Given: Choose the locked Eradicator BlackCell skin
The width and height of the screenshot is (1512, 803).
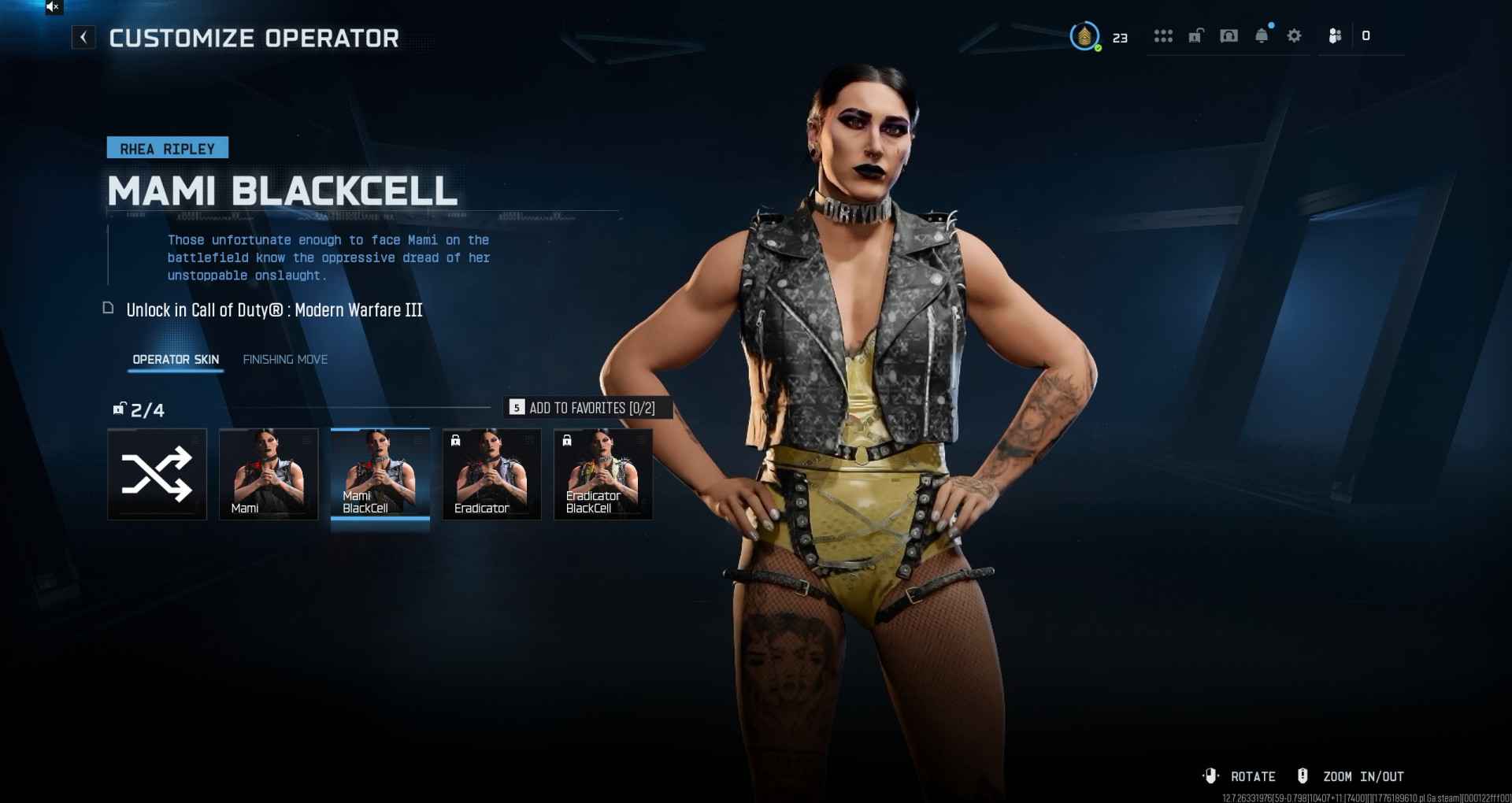Looking at the screenshot, I should (603, 474).
